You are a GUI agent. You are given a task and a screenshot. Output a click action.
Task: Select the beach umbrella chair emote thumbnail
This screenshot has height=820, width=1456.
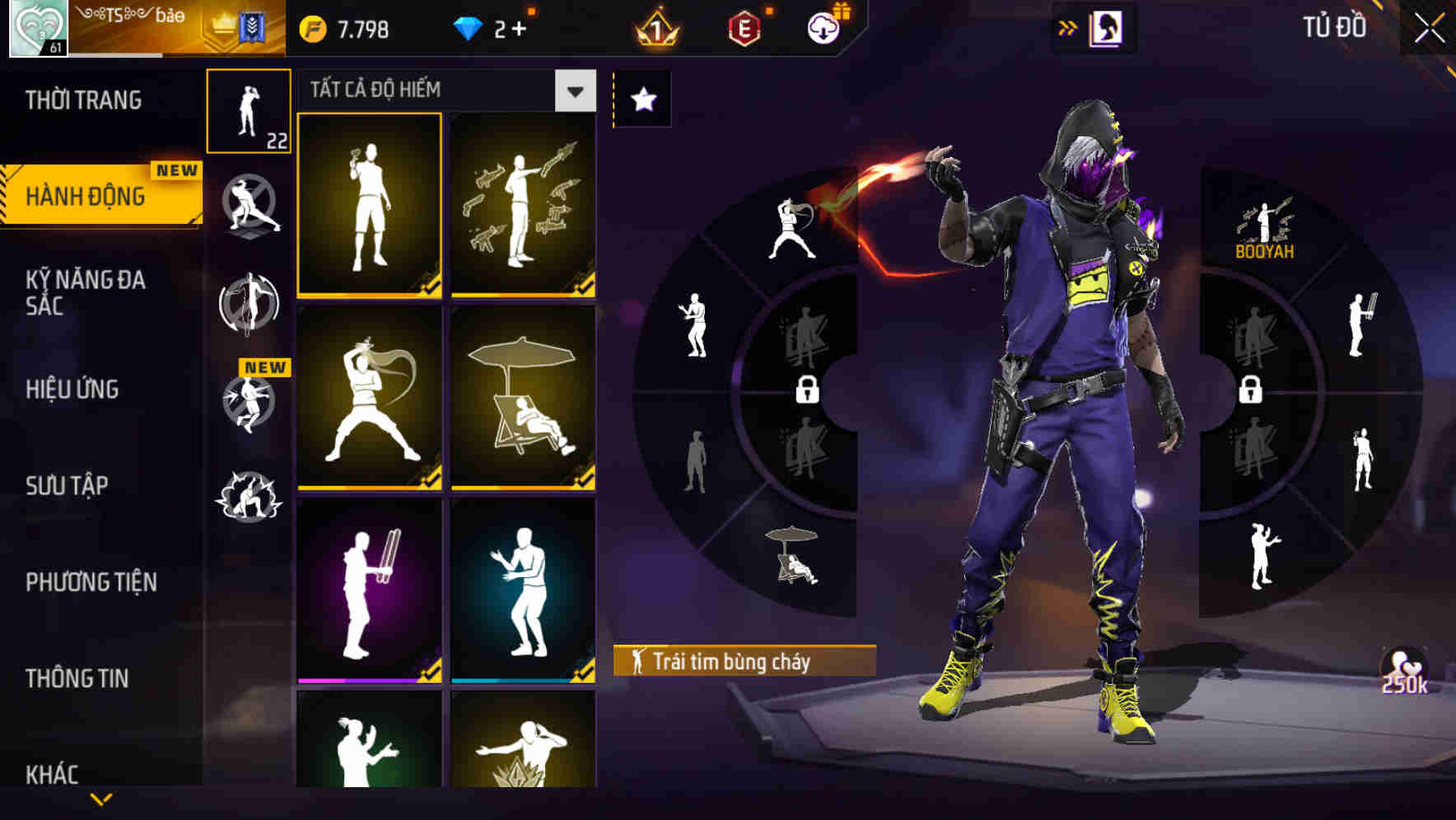522,395
